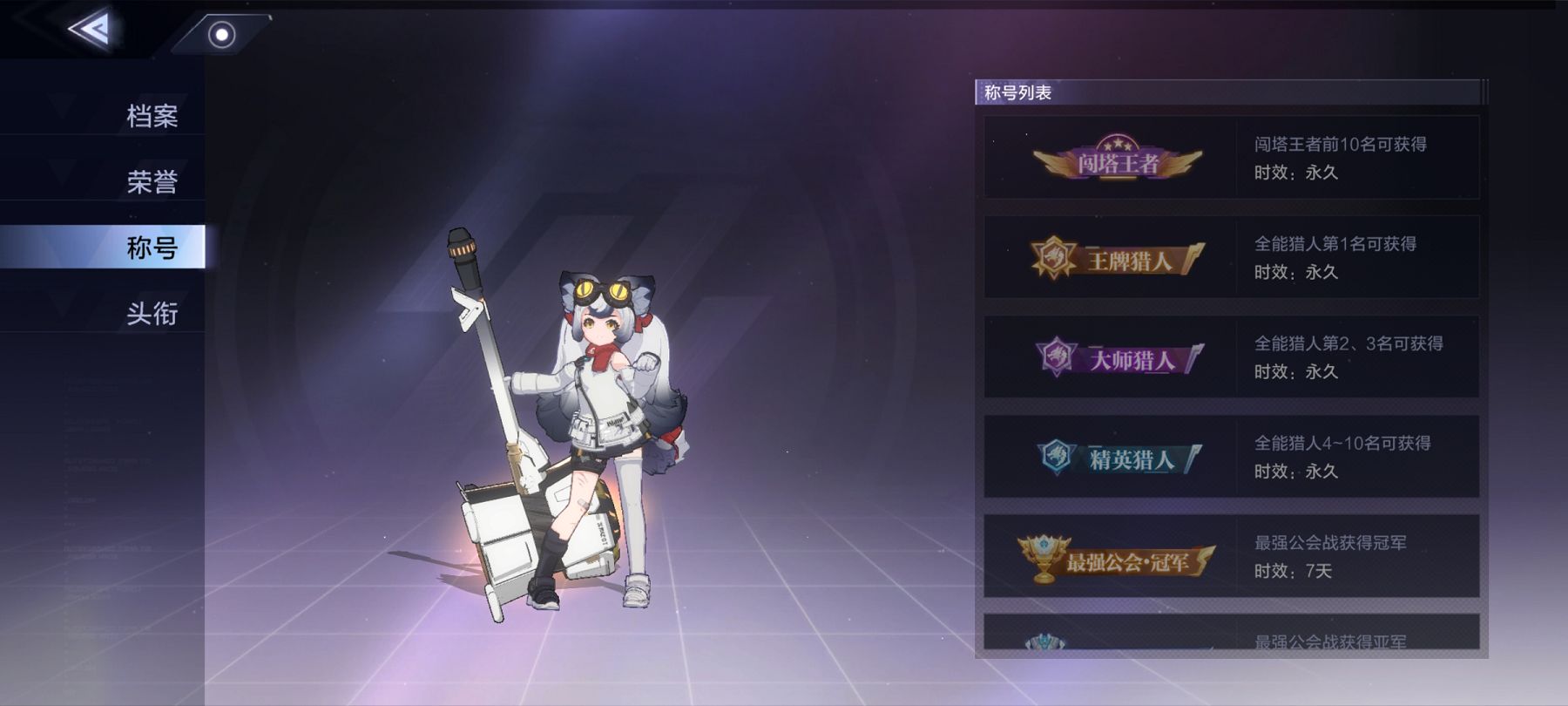Screen dimensions: 1568x706
Task: Select the partly visible 最强公会战获得亚军 title row
Action: tap(1231, 634)
